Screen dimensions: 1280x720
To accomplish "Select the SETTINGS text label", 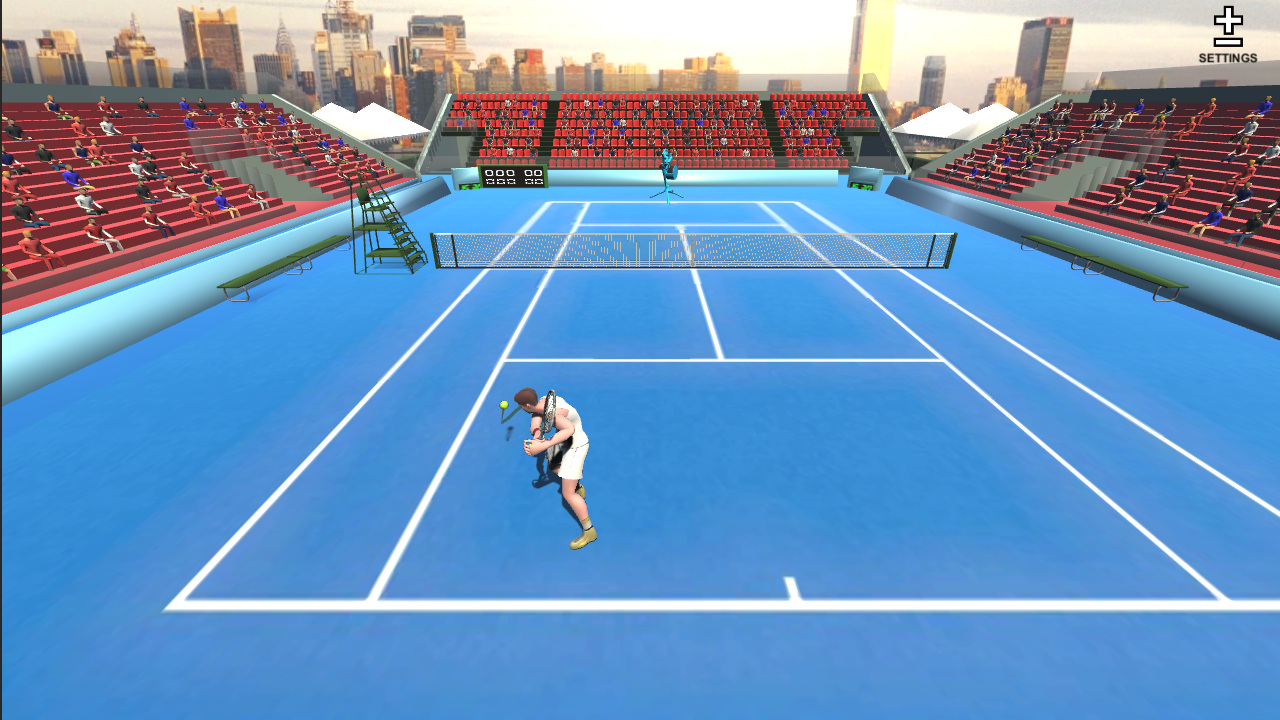I will coord(1230,58).
